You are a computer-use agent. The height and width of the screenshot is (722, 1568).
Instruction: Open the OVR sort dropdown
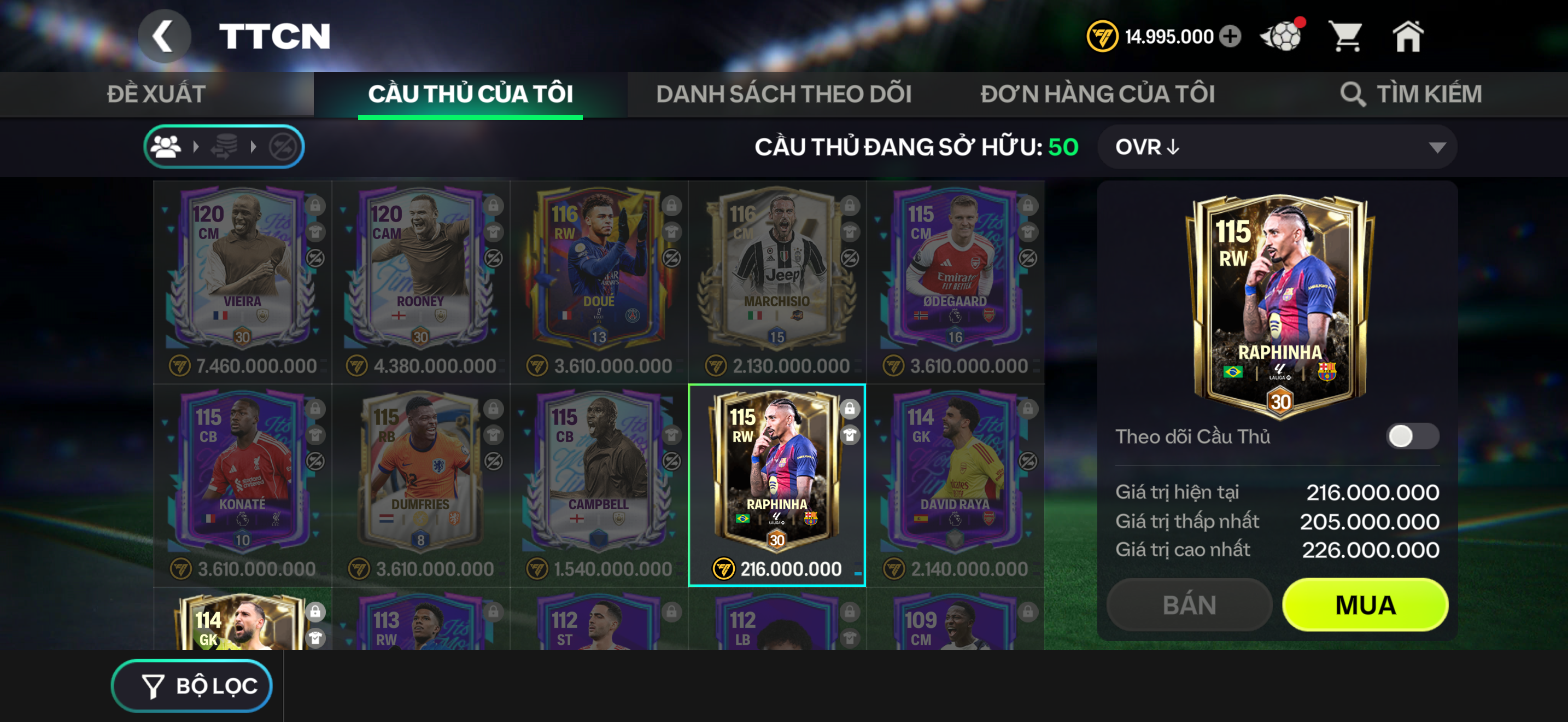[1278, 146]
